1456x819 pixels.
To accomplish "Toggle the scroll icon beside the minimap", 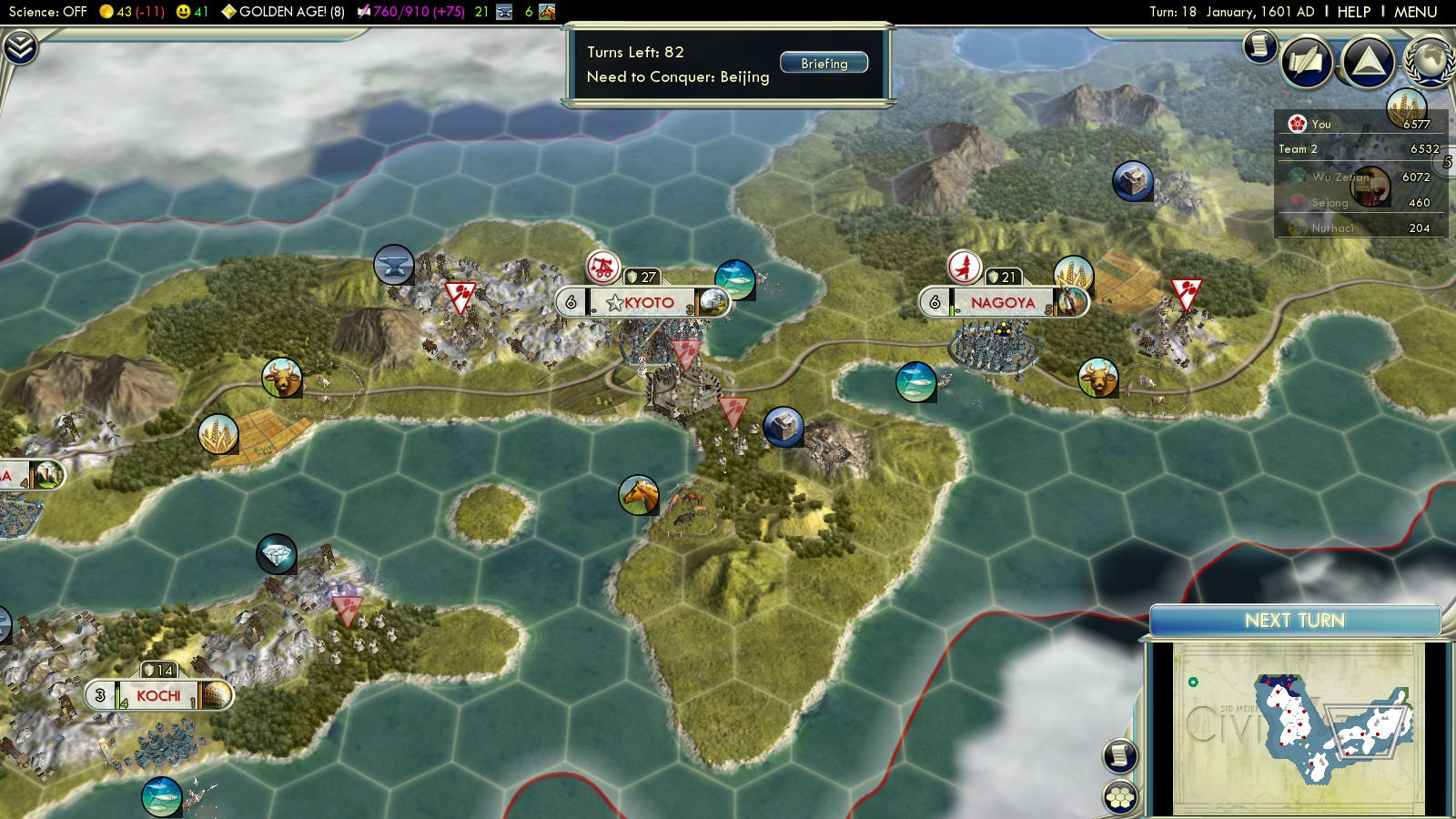I will (x=1120, y=755).
